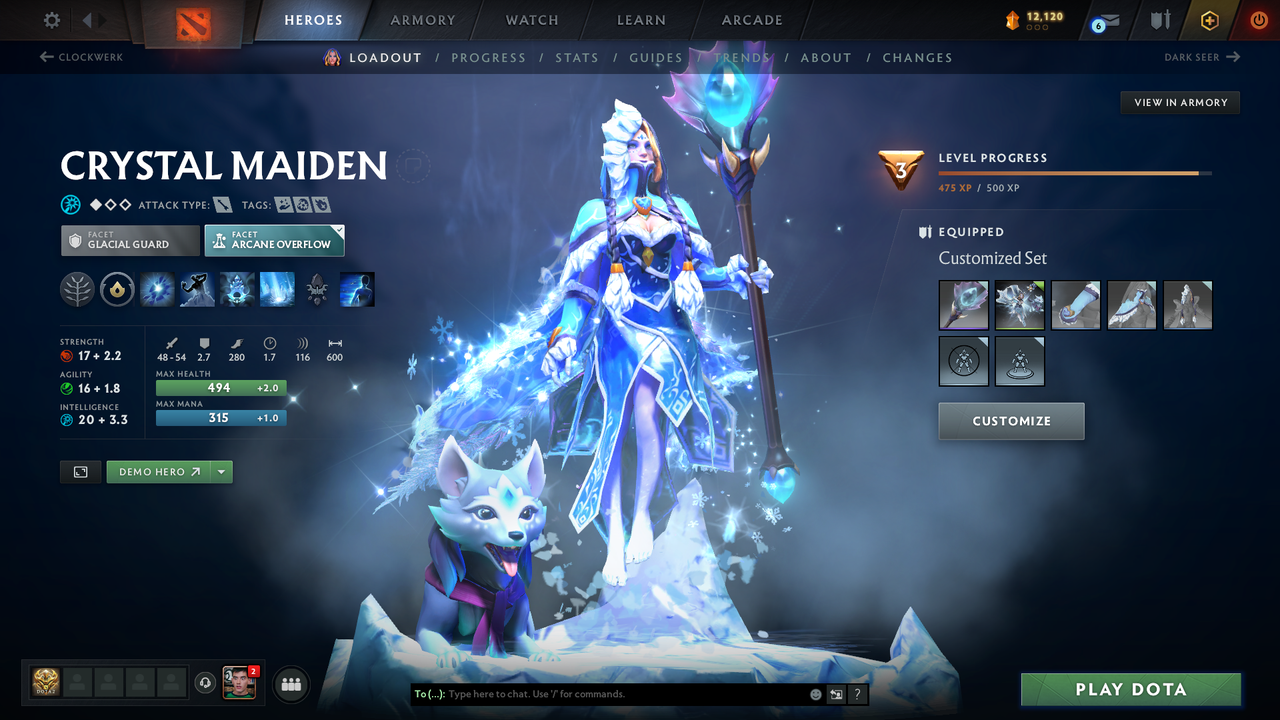Toggle the hero model expand icon near Demo Hero

pos(80,471)
